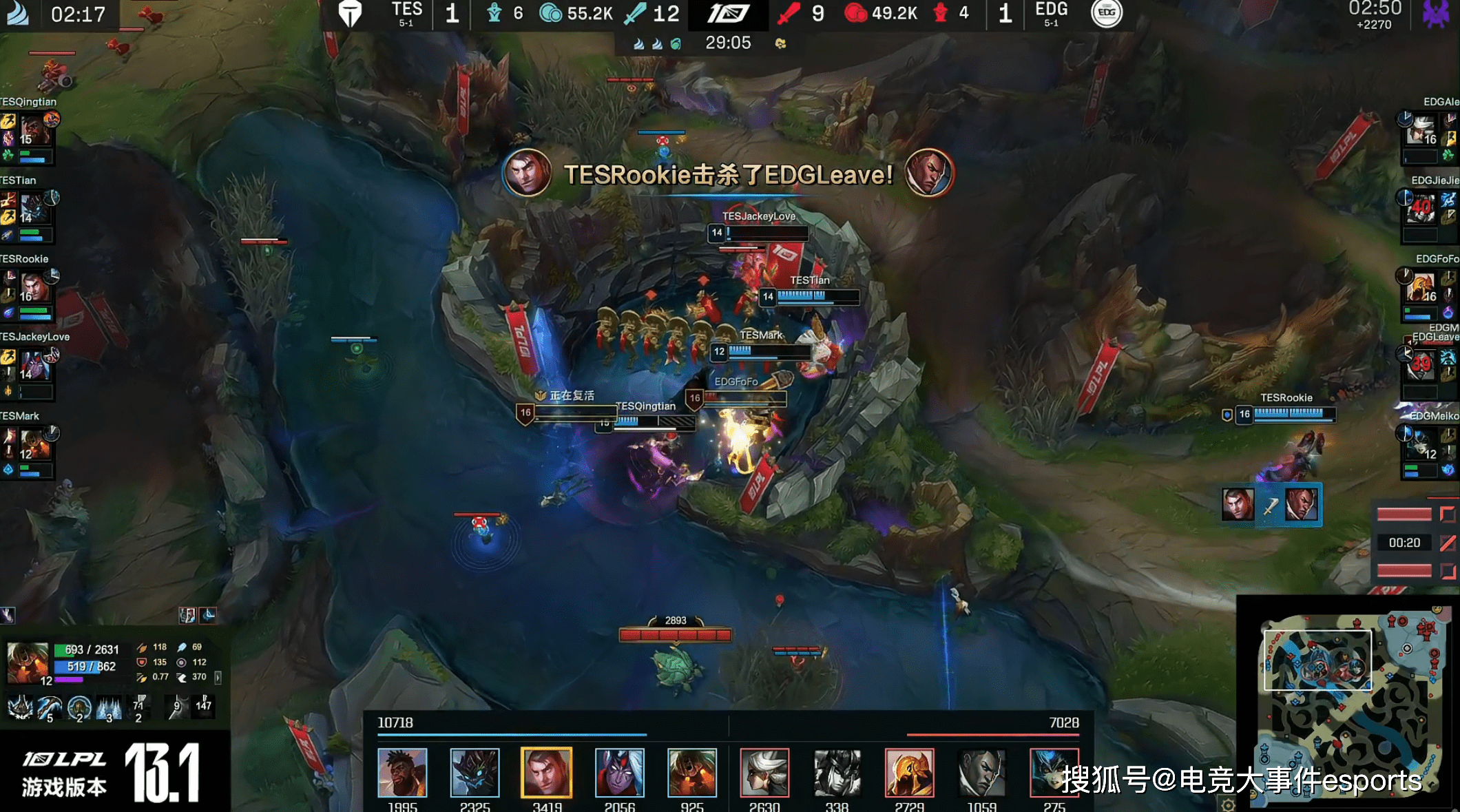Image resolution: width=1460 pixels, height=812 pixels.
Task: Select TESRookie's champion portrait
Action: (x=33, y=287)
